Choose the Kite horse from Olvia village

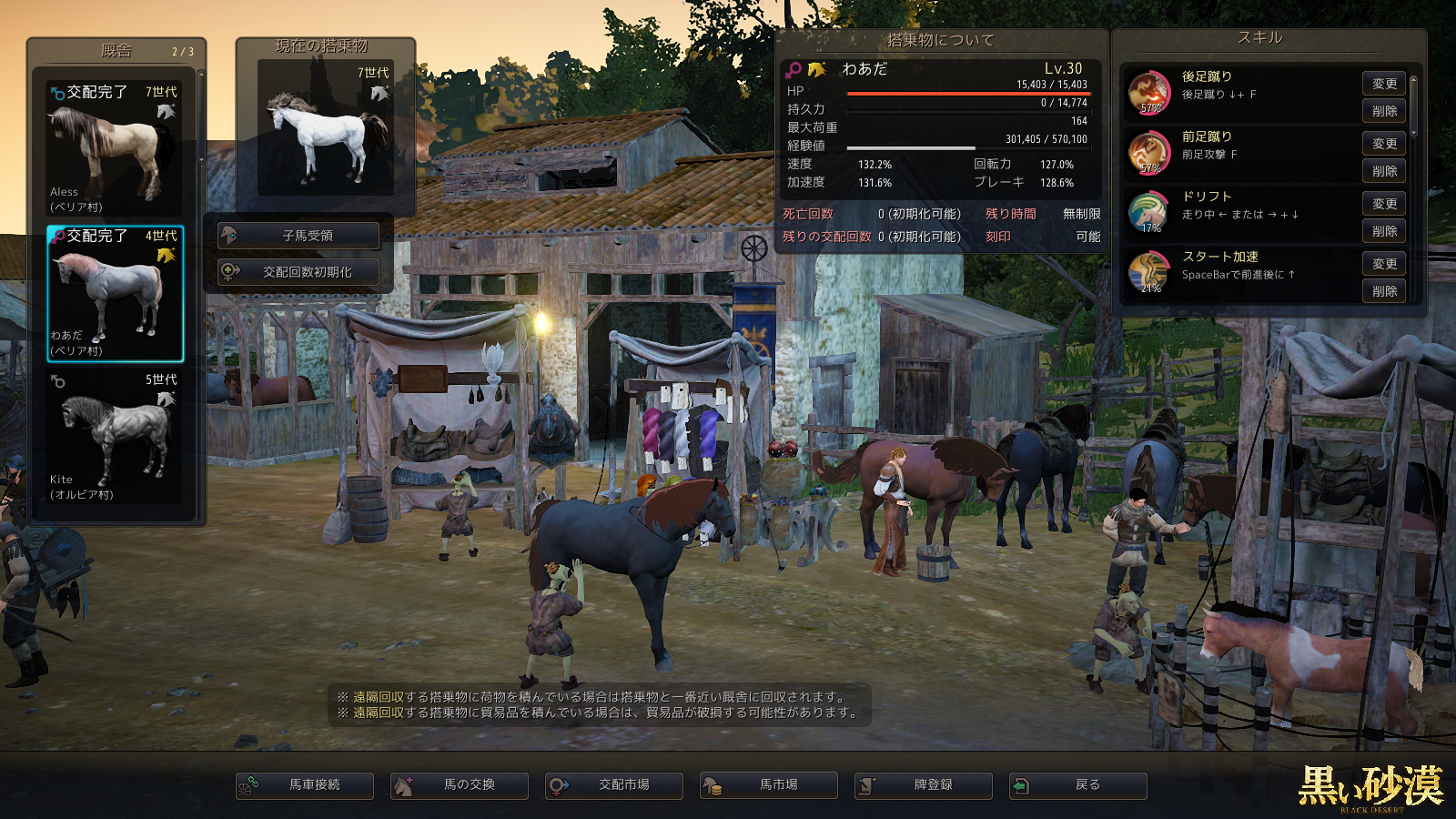(115, 436)
